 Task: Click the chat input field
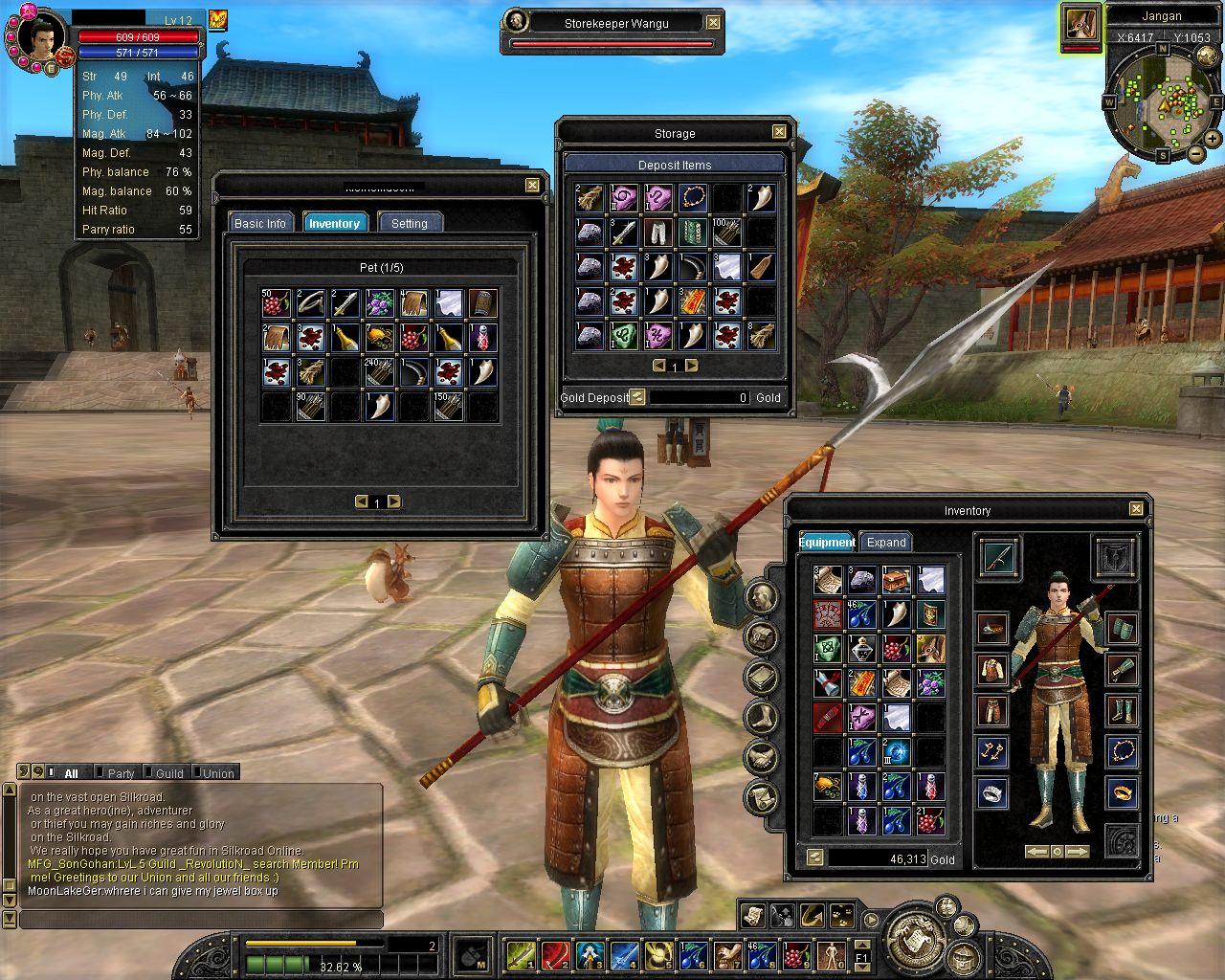pyautogui.click(x=201, y=920)
